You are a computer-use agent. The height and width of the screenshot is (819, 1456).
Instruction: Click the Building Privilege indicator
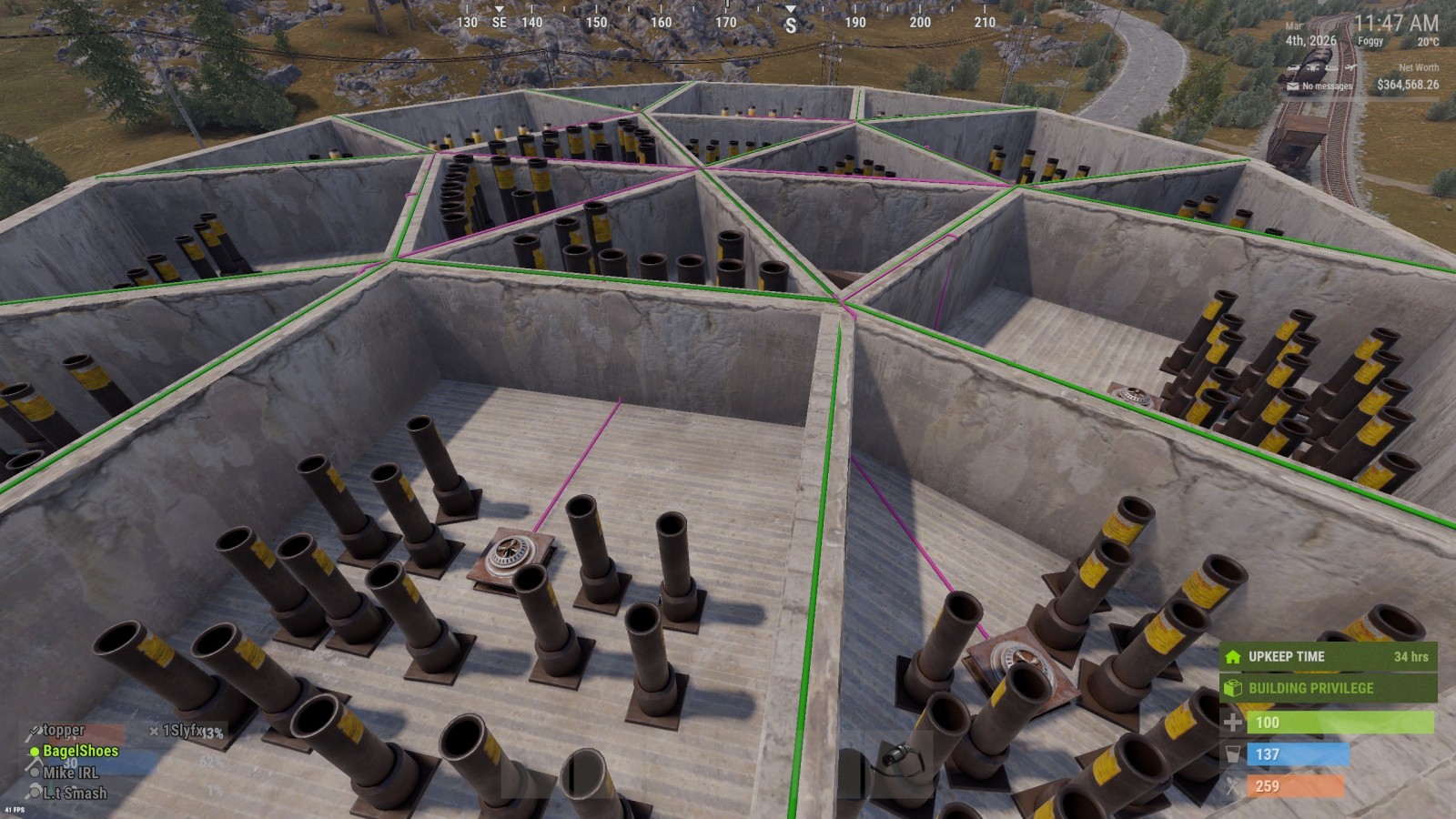tap(1329, 688)
